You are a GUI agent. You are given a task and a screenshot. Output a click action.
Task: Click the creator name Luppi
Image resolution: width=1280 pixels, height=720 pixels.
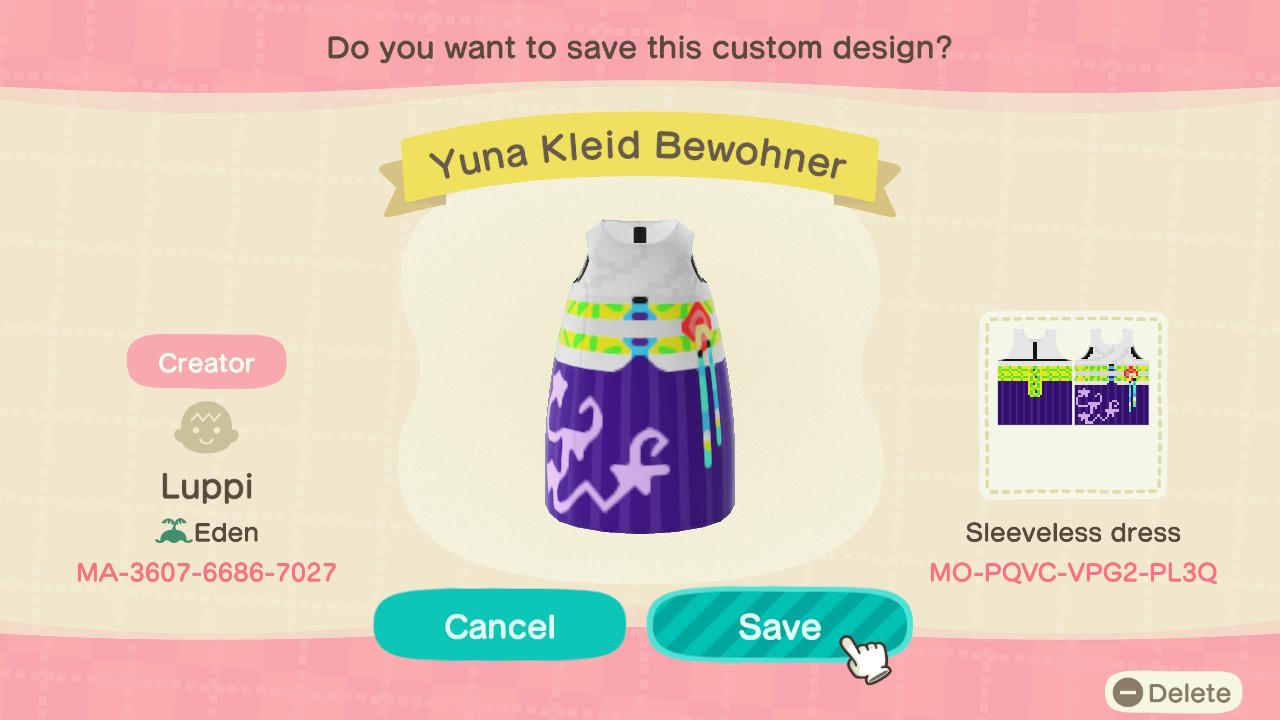tap(206, 487)
